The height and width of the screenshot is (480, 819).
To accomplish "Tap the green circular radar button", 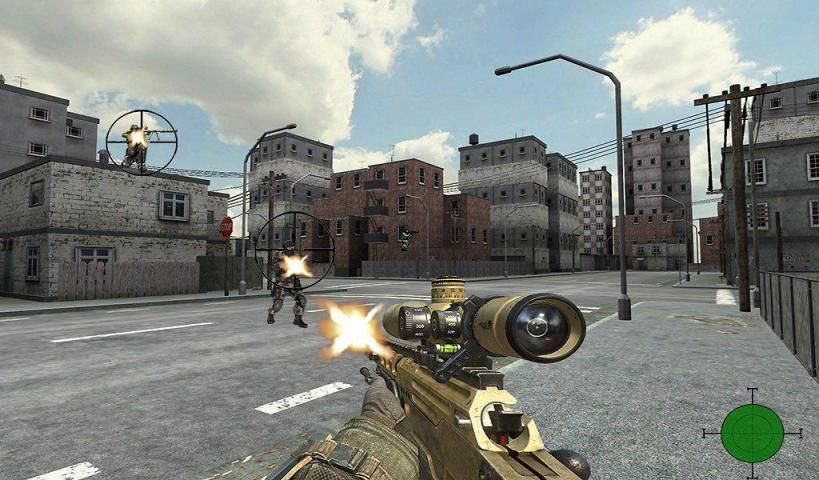I will [752, 433].
